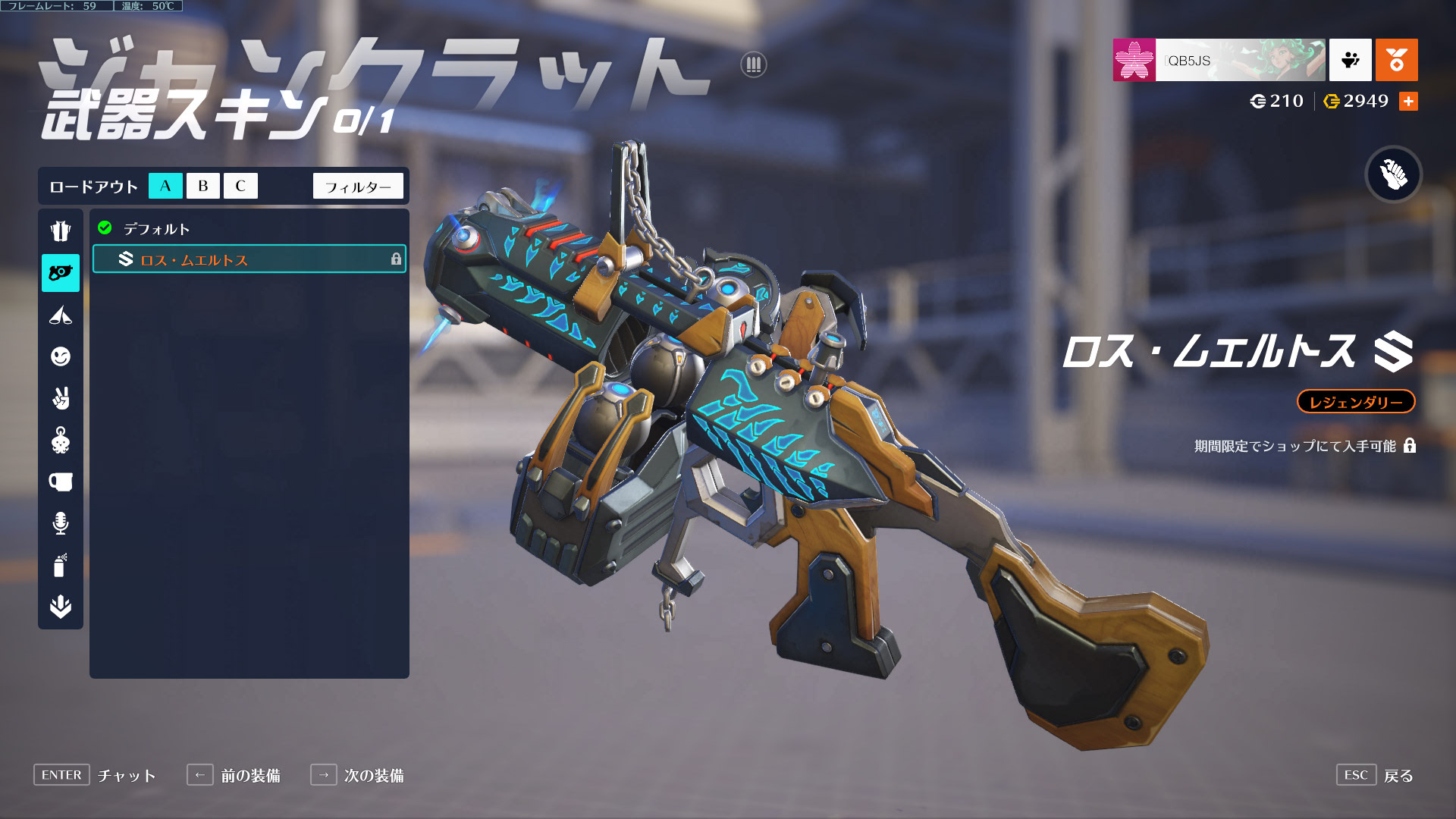
Task: Switch to loadout C
Action: pyautogui.click(x=240, y=186)
